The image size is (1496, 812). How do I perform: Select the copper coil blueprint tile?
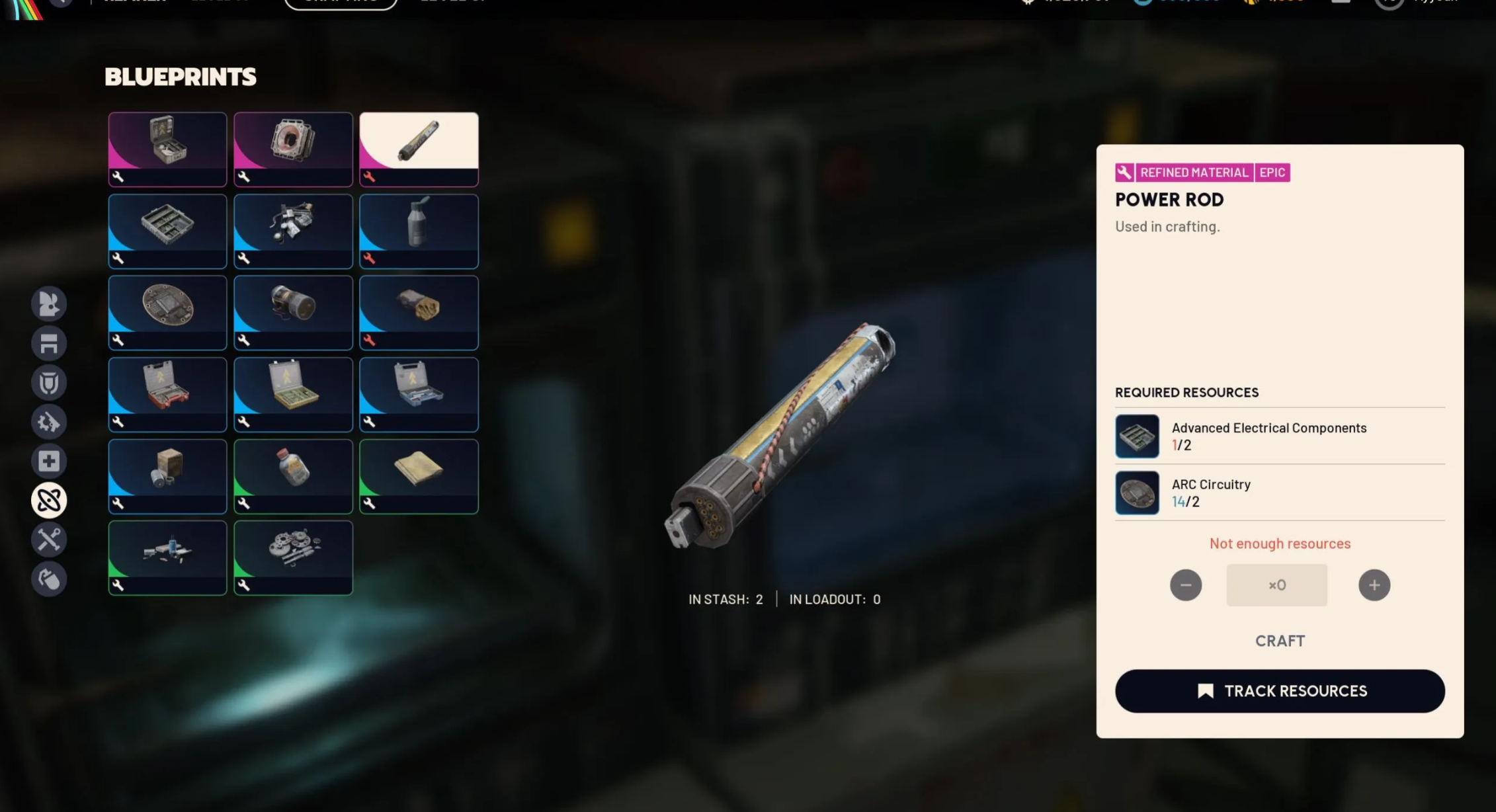coord(293,149)
